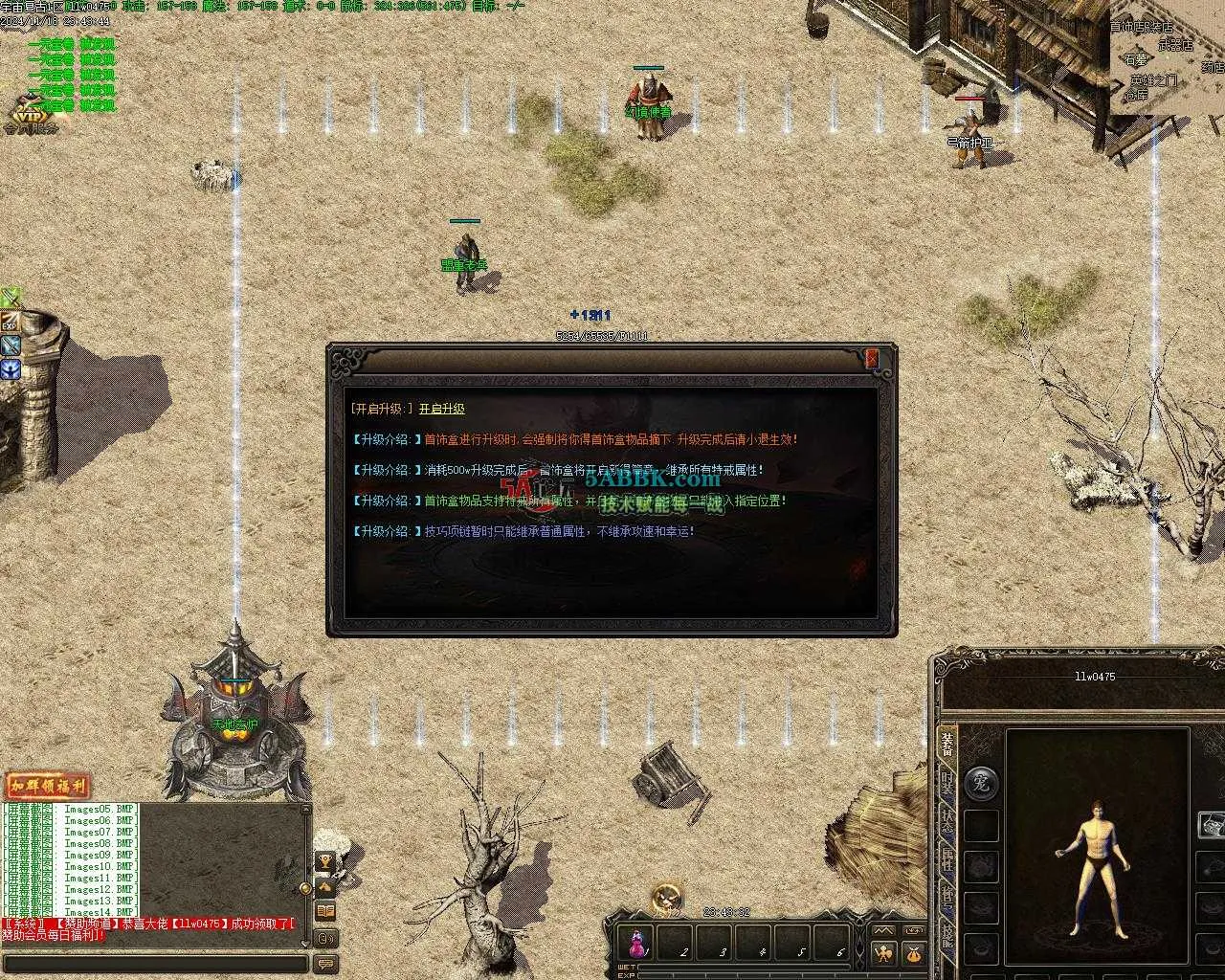
Task: Switch to the 装备 equipment tab
Action: [947, 746]
